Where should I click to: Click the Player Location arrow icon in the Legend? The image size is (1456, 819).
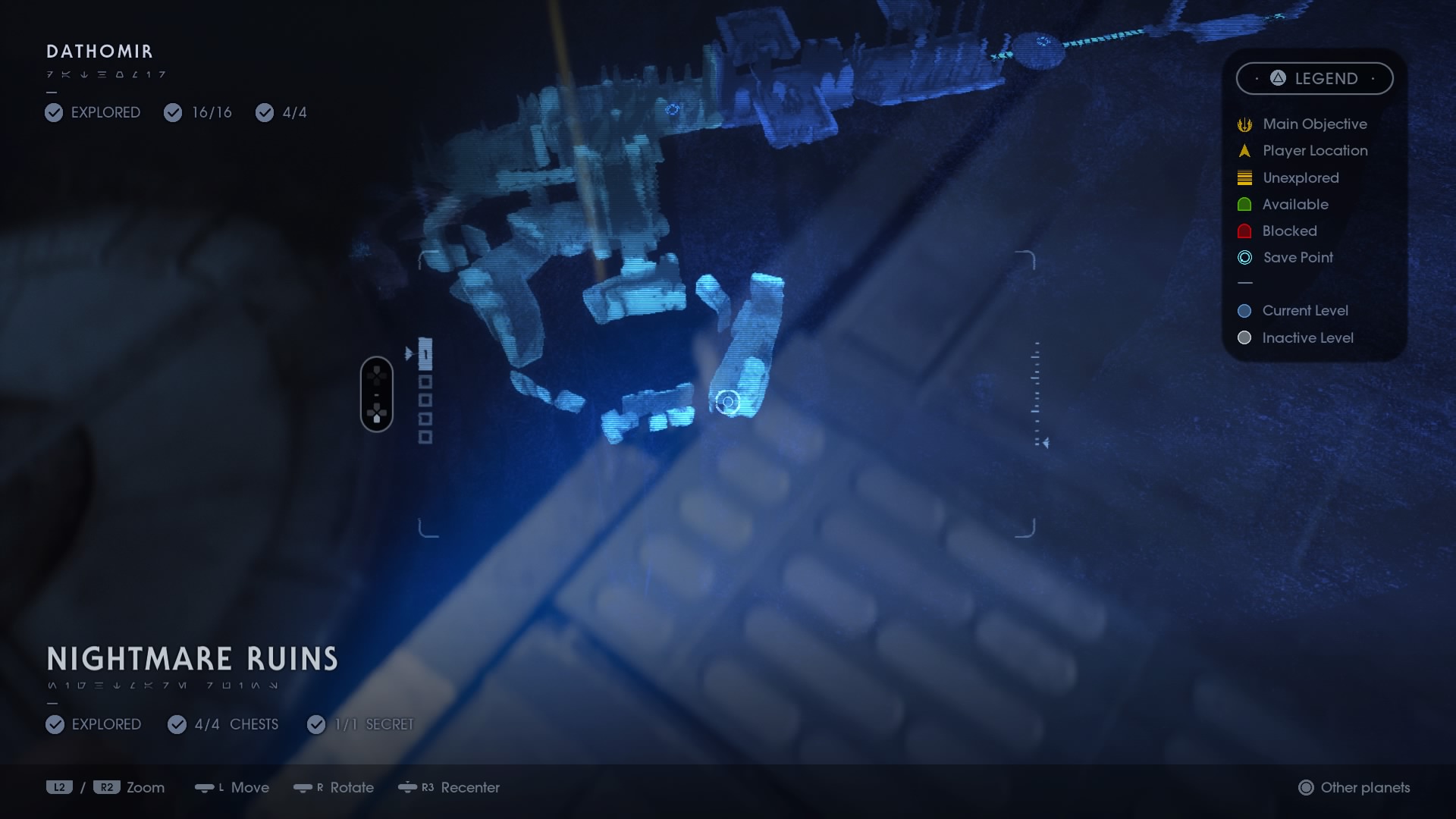coord(1244,151)
